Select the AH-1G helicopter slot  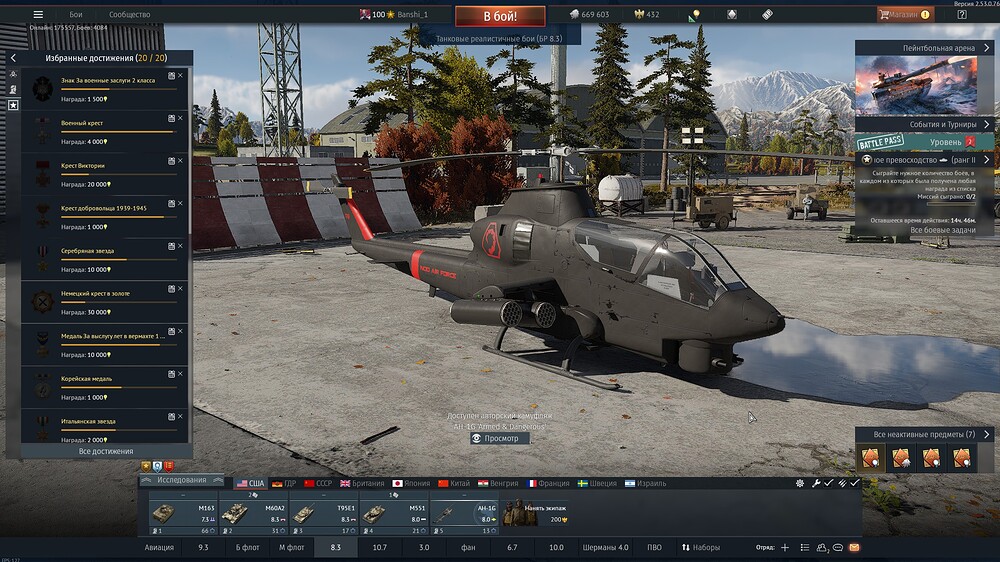pyautogui.click(x=464, y=513)
